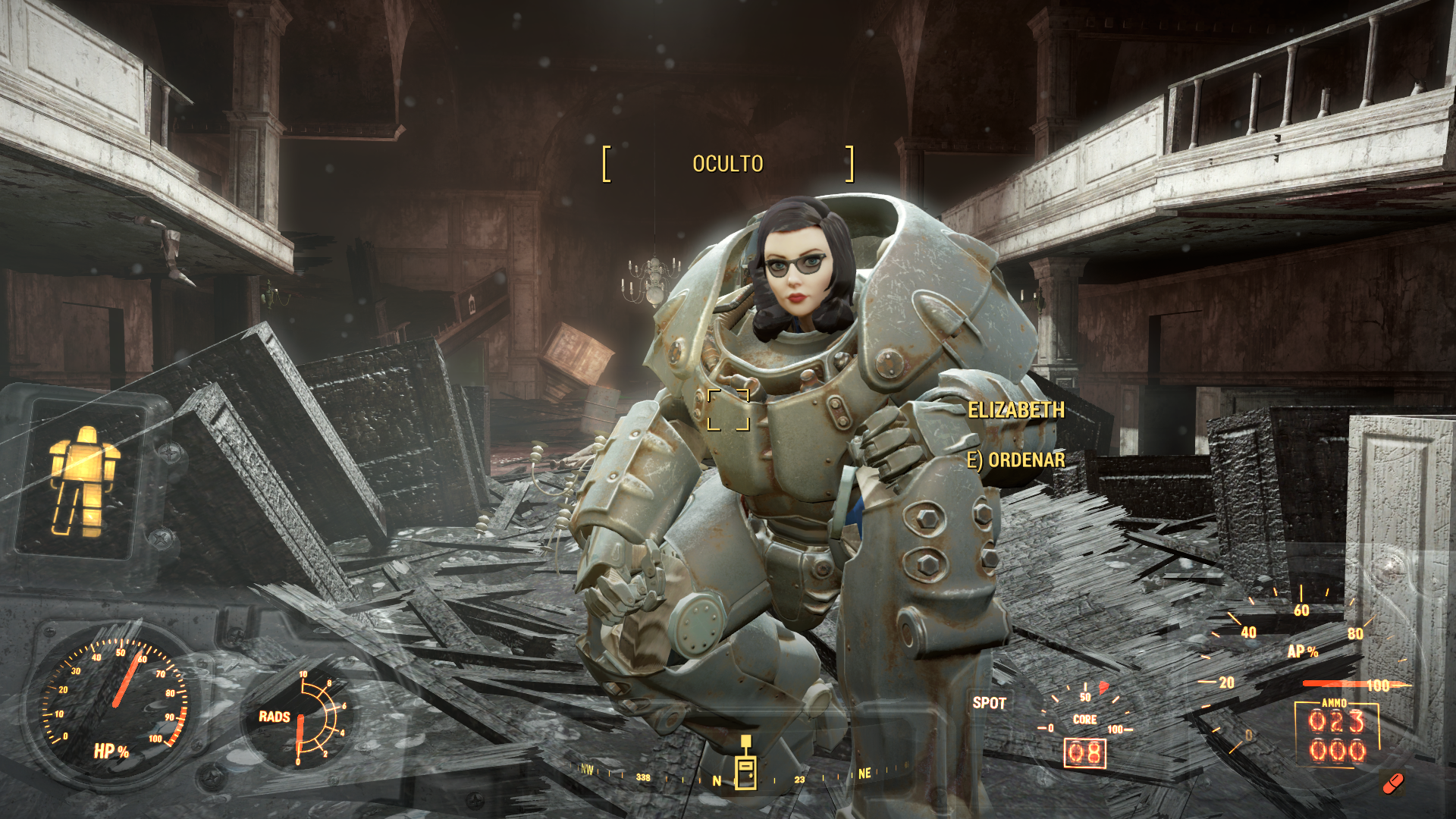Viewport: 1456px width, 819px height.
Task: Toggle the SPOT headlamp indicator
Action: tap(989, 703)
